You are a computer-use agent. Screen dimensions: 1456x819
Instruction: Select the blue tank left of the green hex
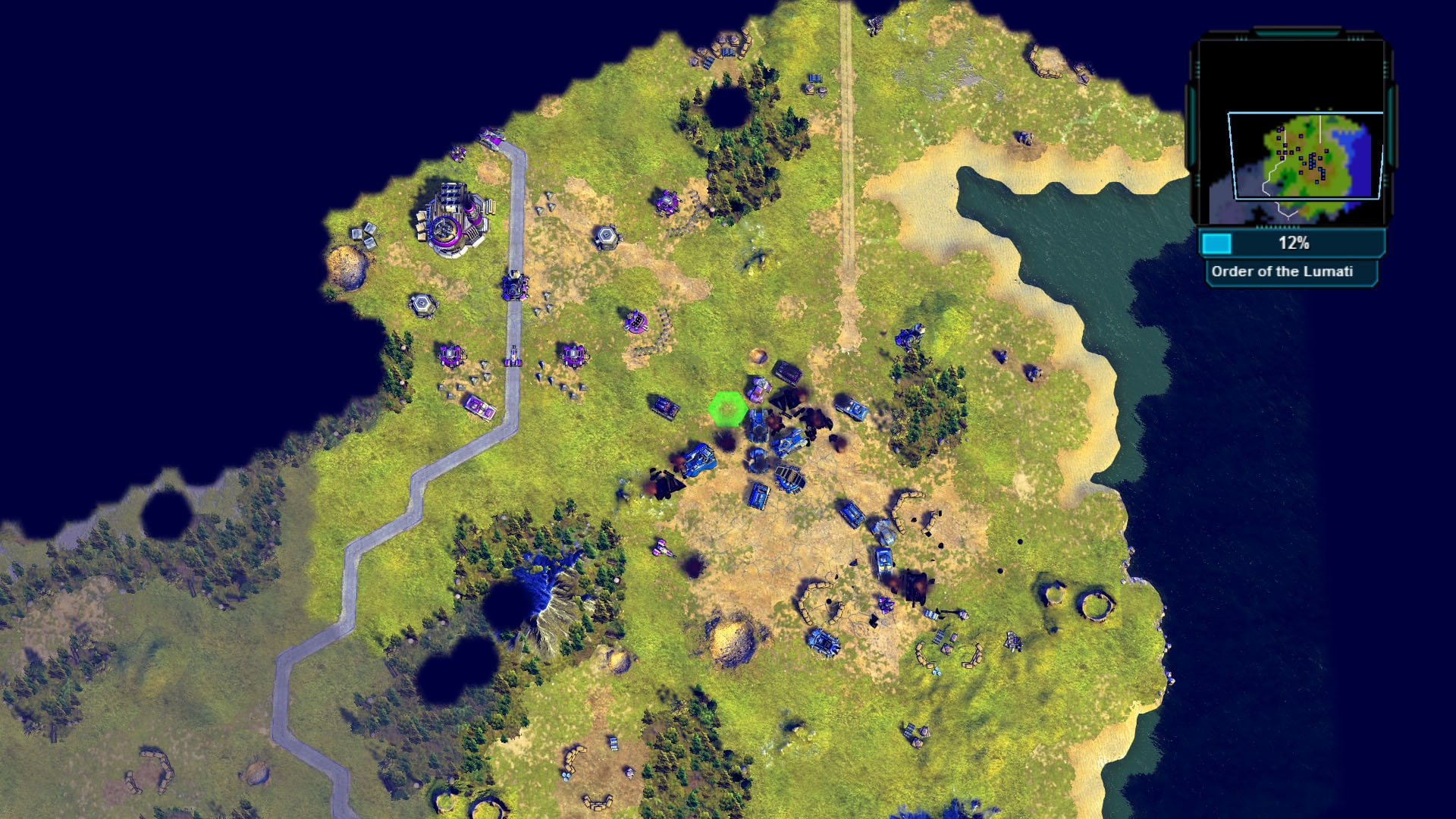click(x=664, y=407)
